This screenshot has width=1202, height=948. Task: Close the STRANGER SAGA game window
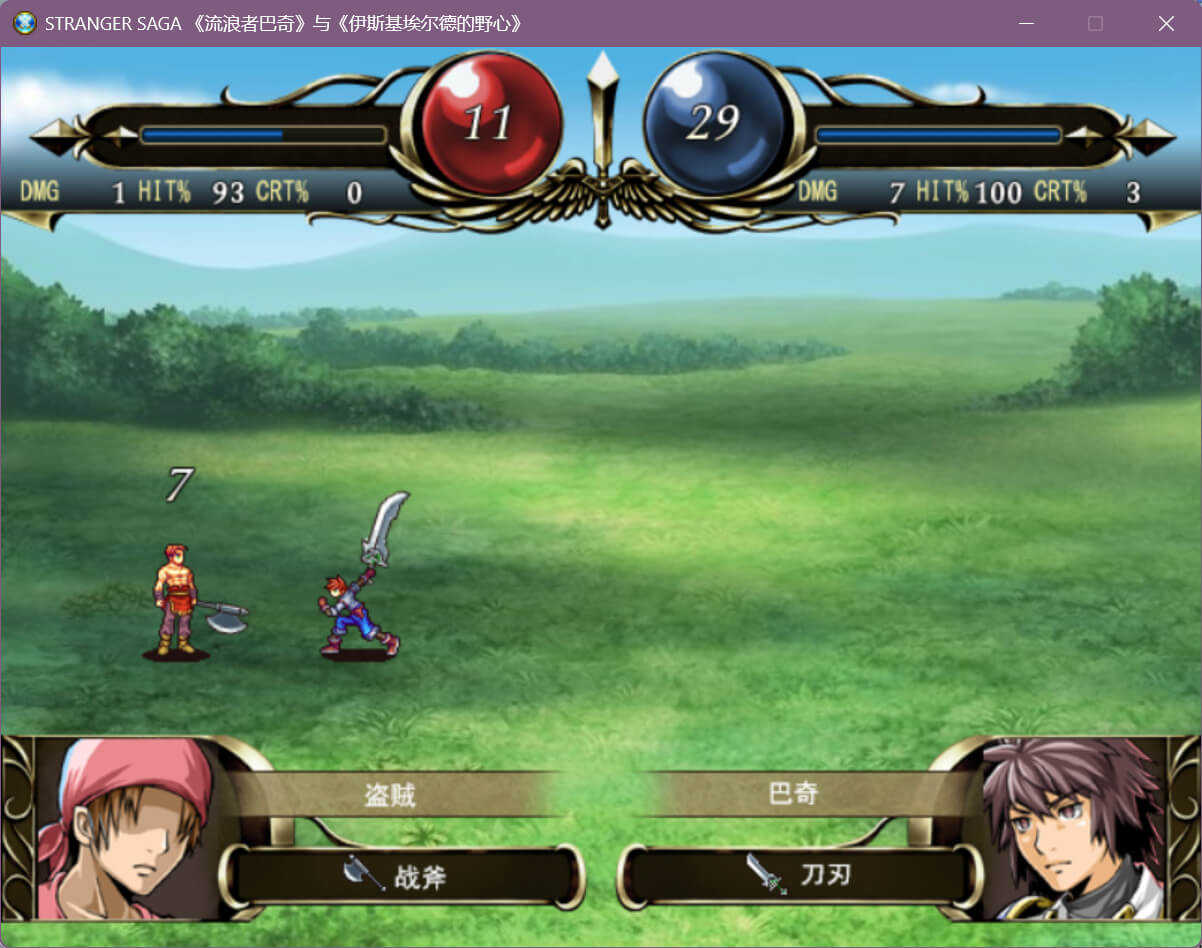1166,24
